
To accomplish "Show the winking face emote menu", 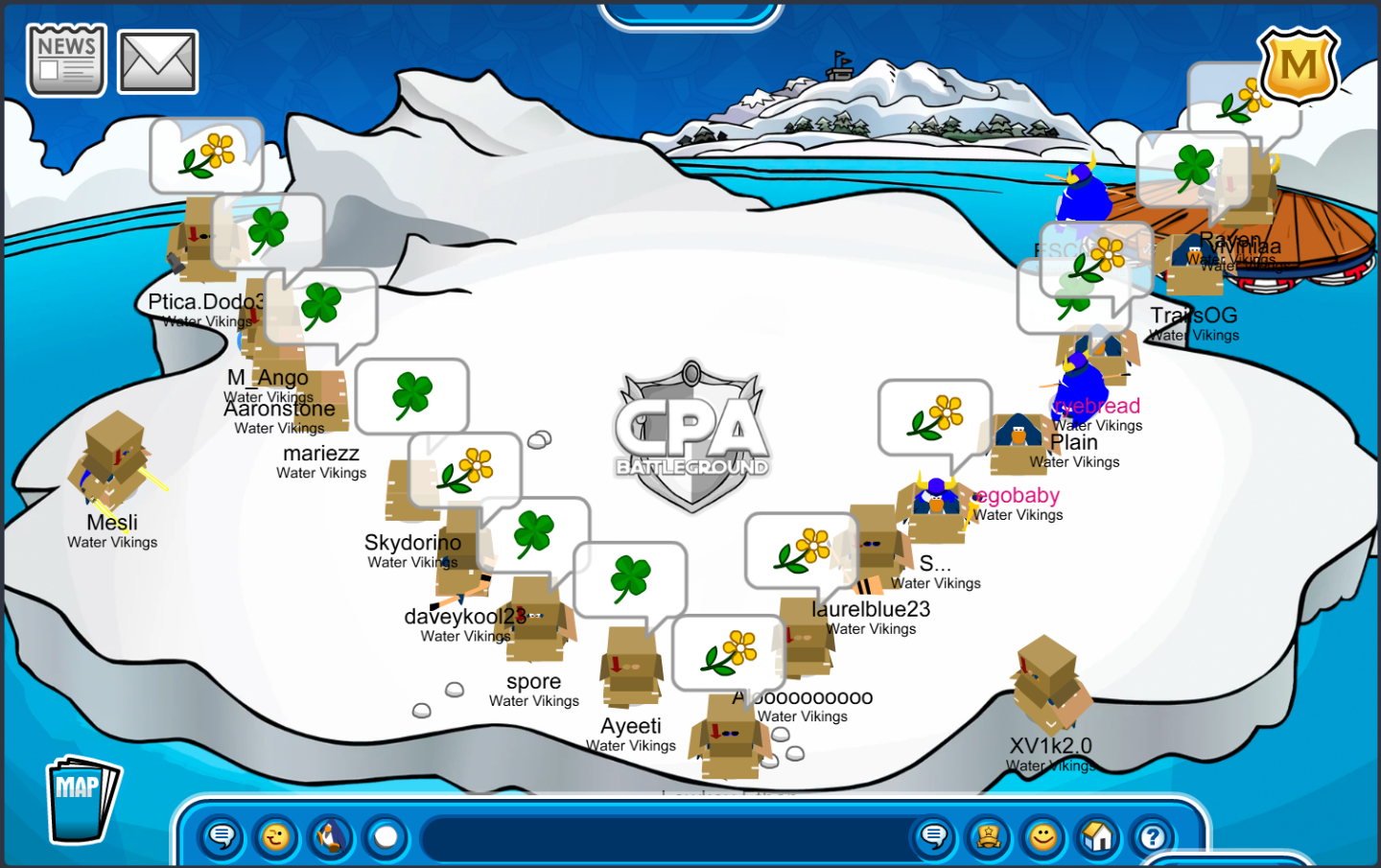I will 276,837.
